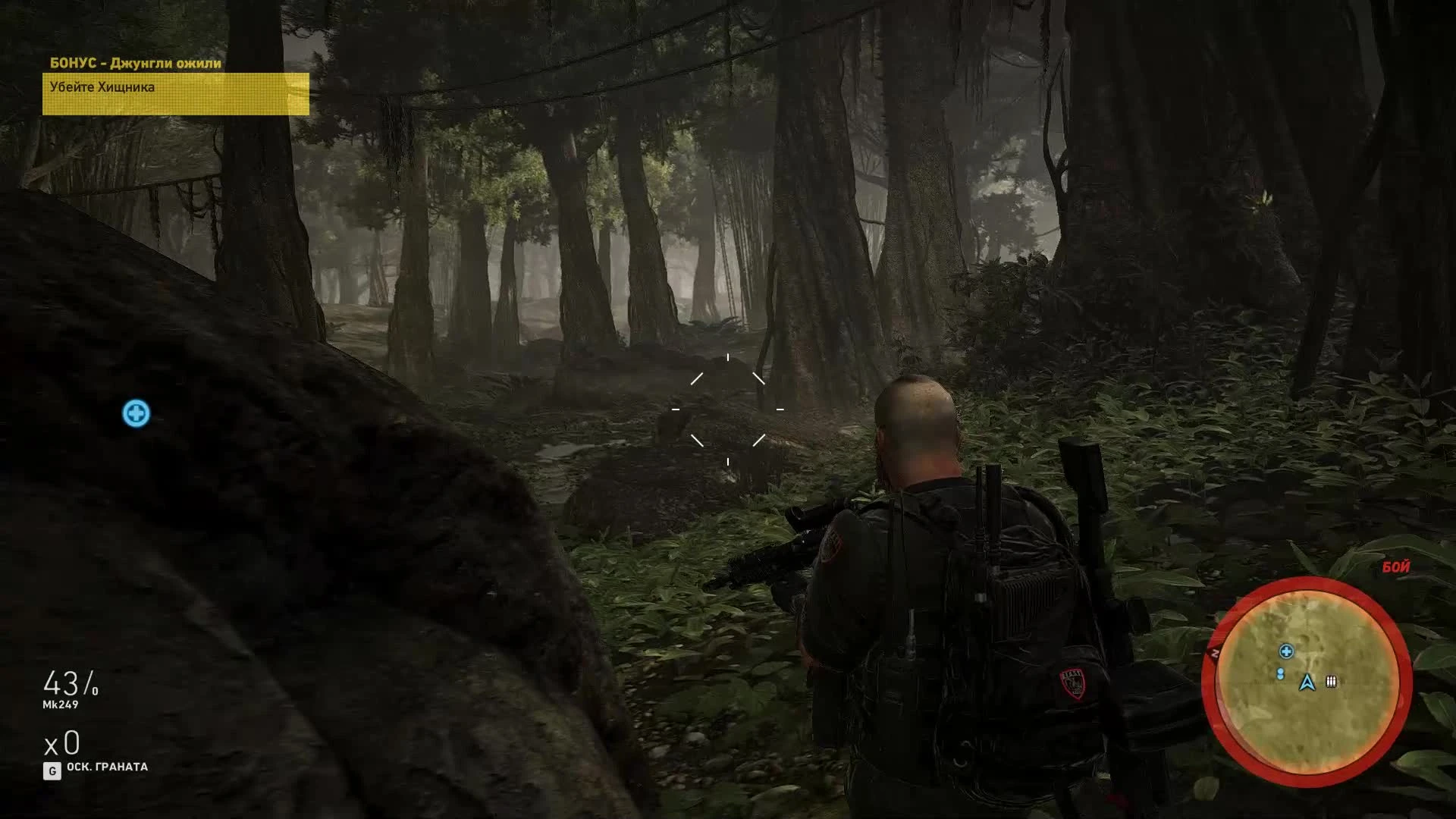The width and height of the screenshot is (1456, 819).
Task: Click the N compass letter on the minimap edge
Action: click(1214, 652)
